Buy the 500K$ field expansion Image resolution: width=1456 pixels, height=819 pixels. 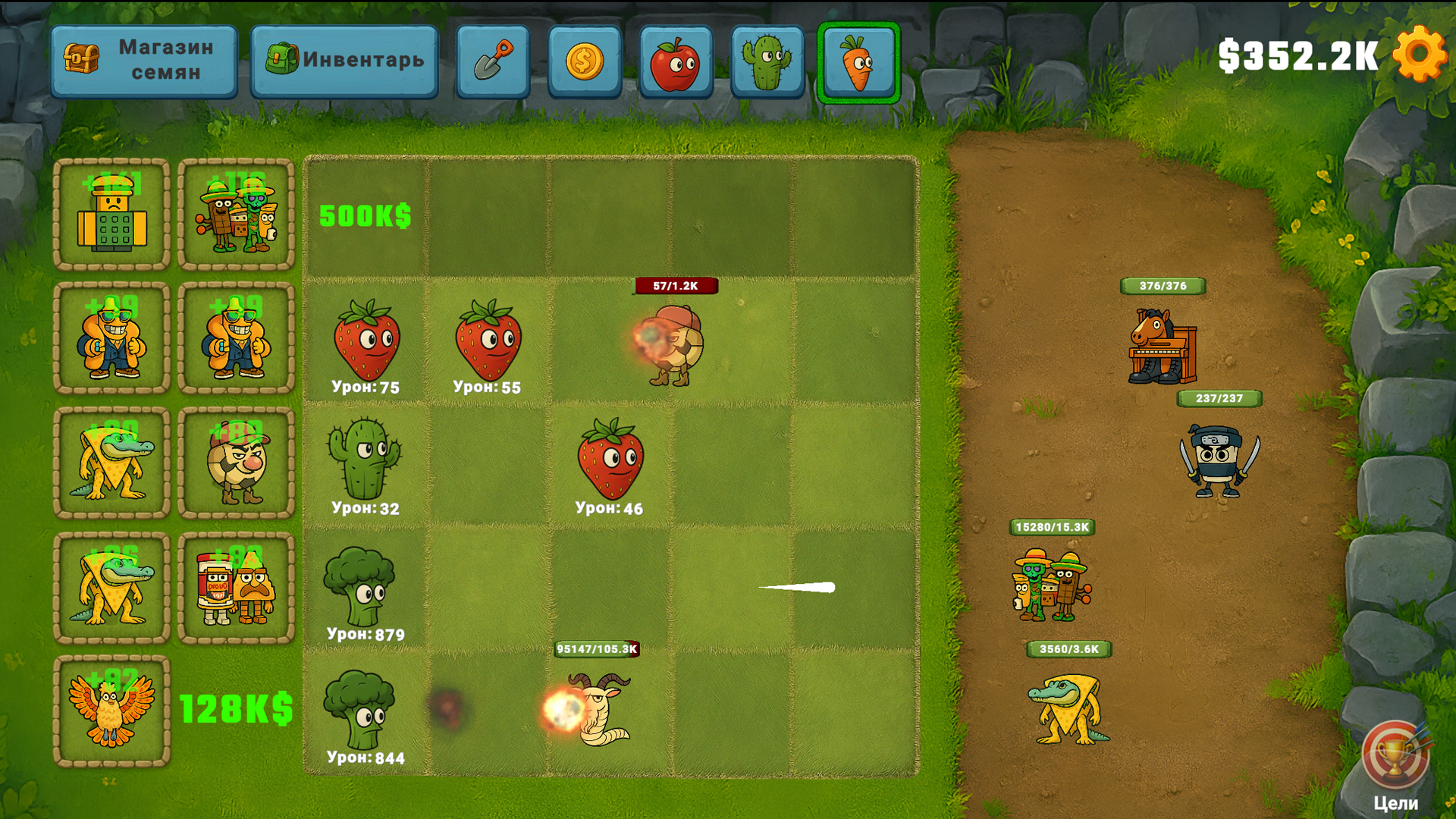pyautogui.click(x=364, y=216)
